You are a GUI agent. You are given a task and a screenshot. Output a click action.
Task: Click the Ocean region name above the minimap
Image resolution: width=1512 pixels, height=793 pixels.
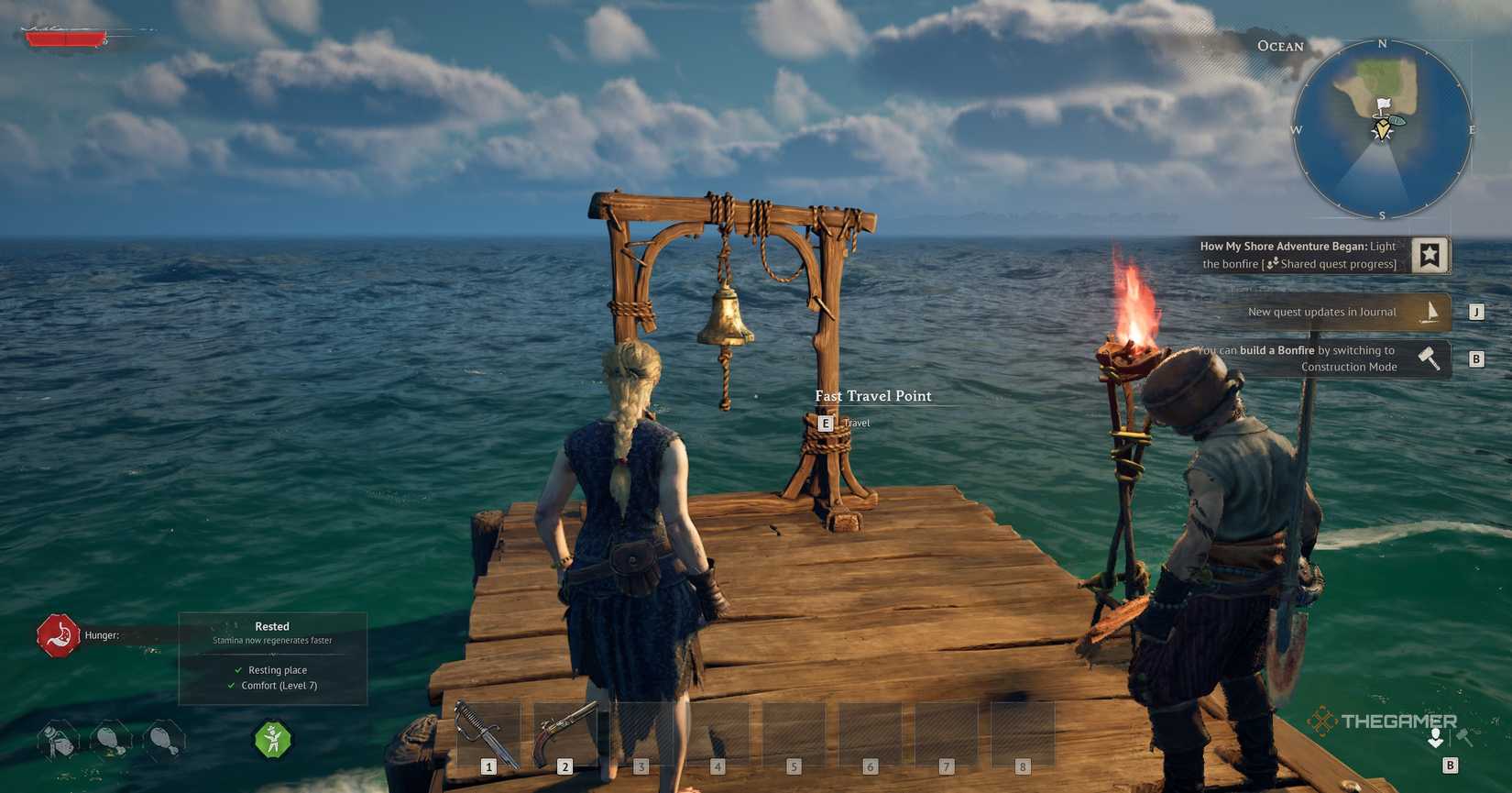[x=1280, y=46]
